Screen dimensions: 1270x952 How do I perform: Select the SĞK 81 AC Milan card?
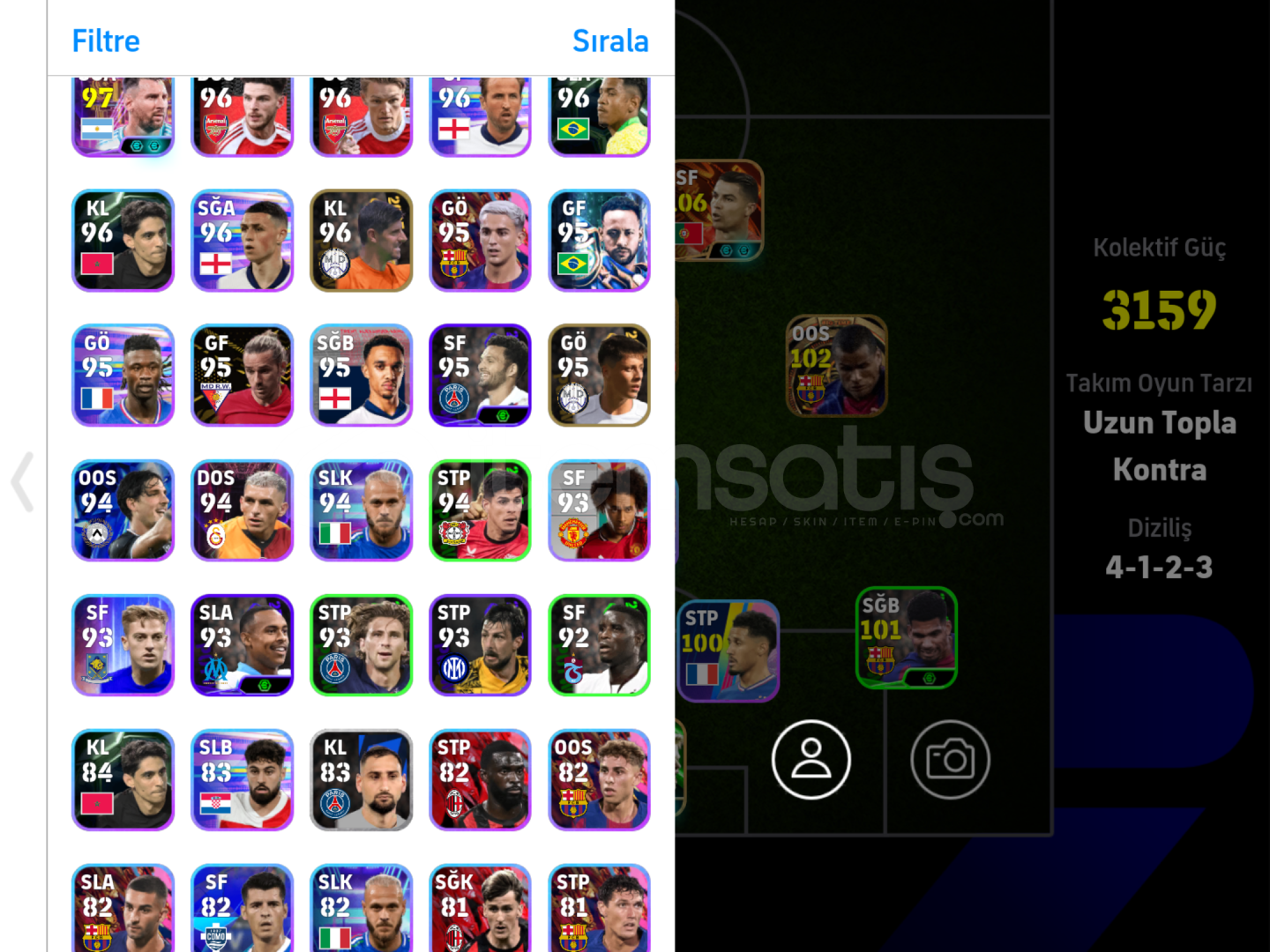[480, 908]
